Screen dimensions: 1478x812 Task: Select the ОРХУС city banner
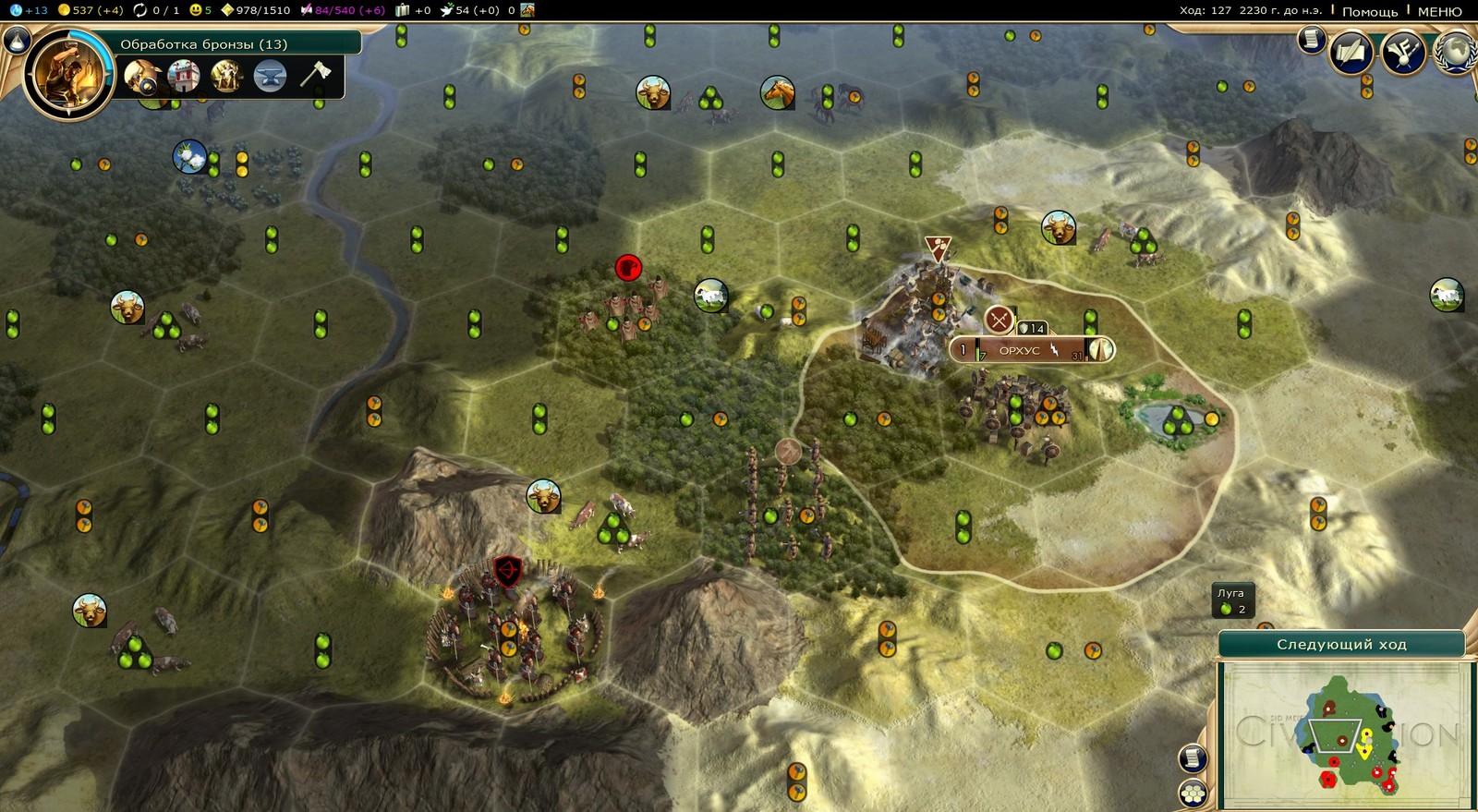point(1020,350)
